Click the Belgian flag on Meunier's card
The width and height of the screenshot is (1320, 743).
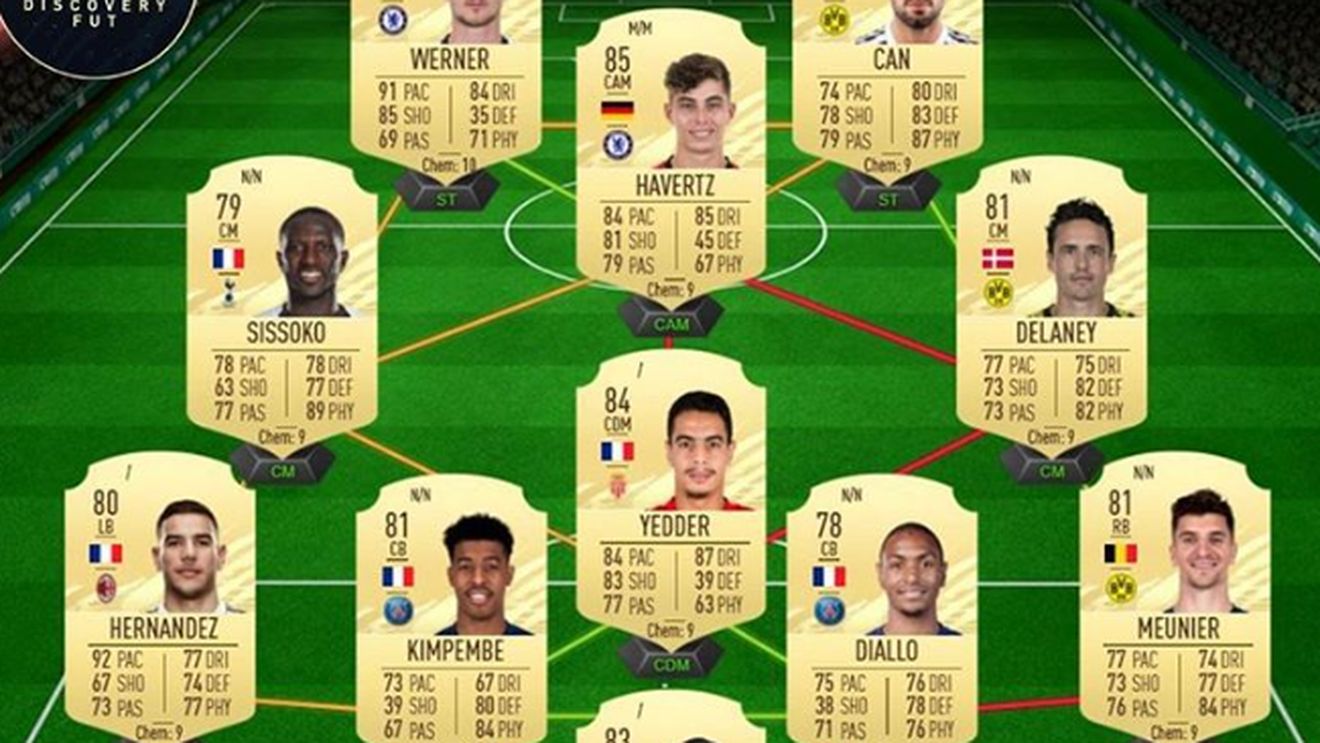(1119, 552)
